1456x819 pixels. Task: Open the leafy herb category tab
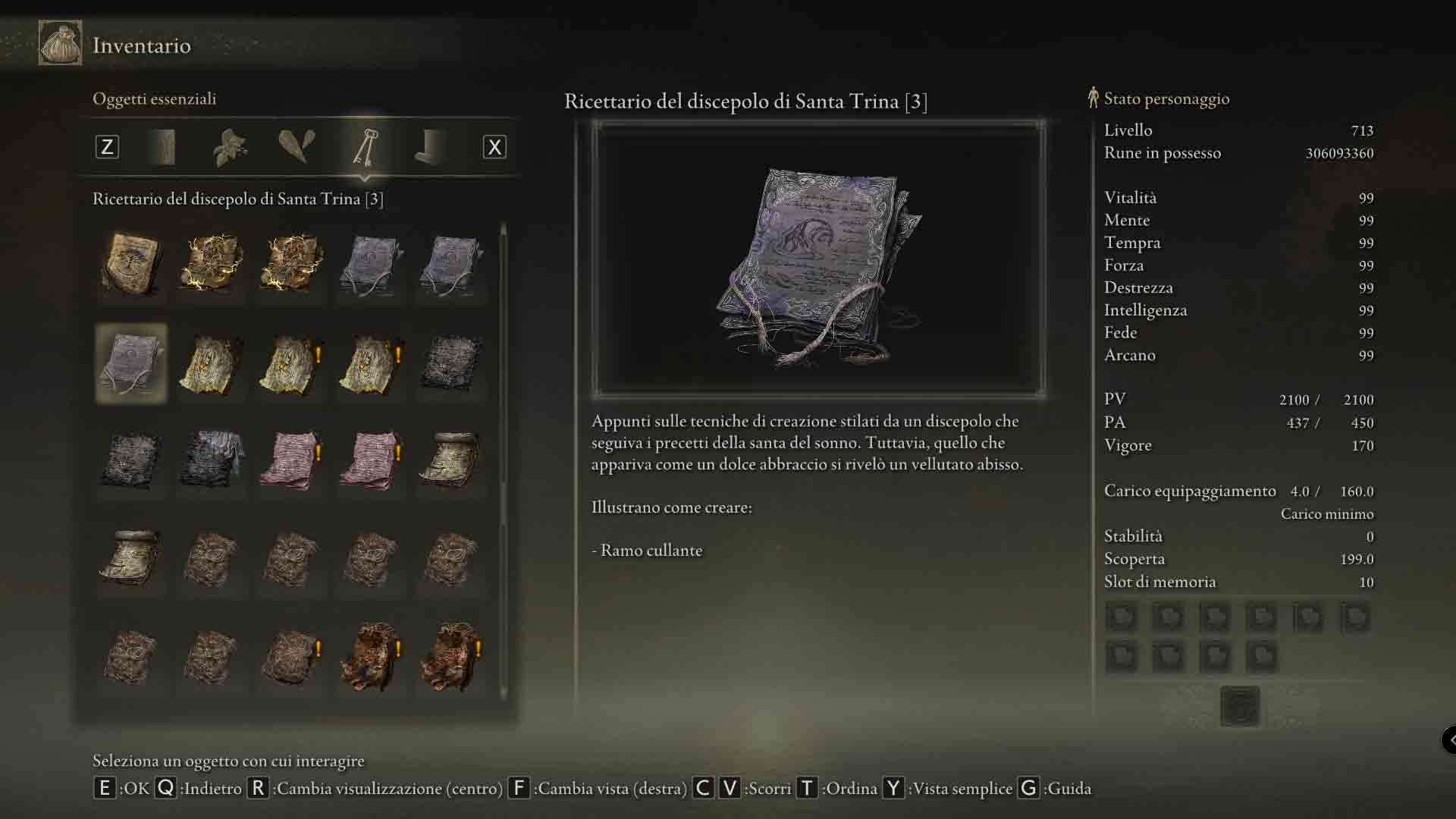[x=230, y=146]
